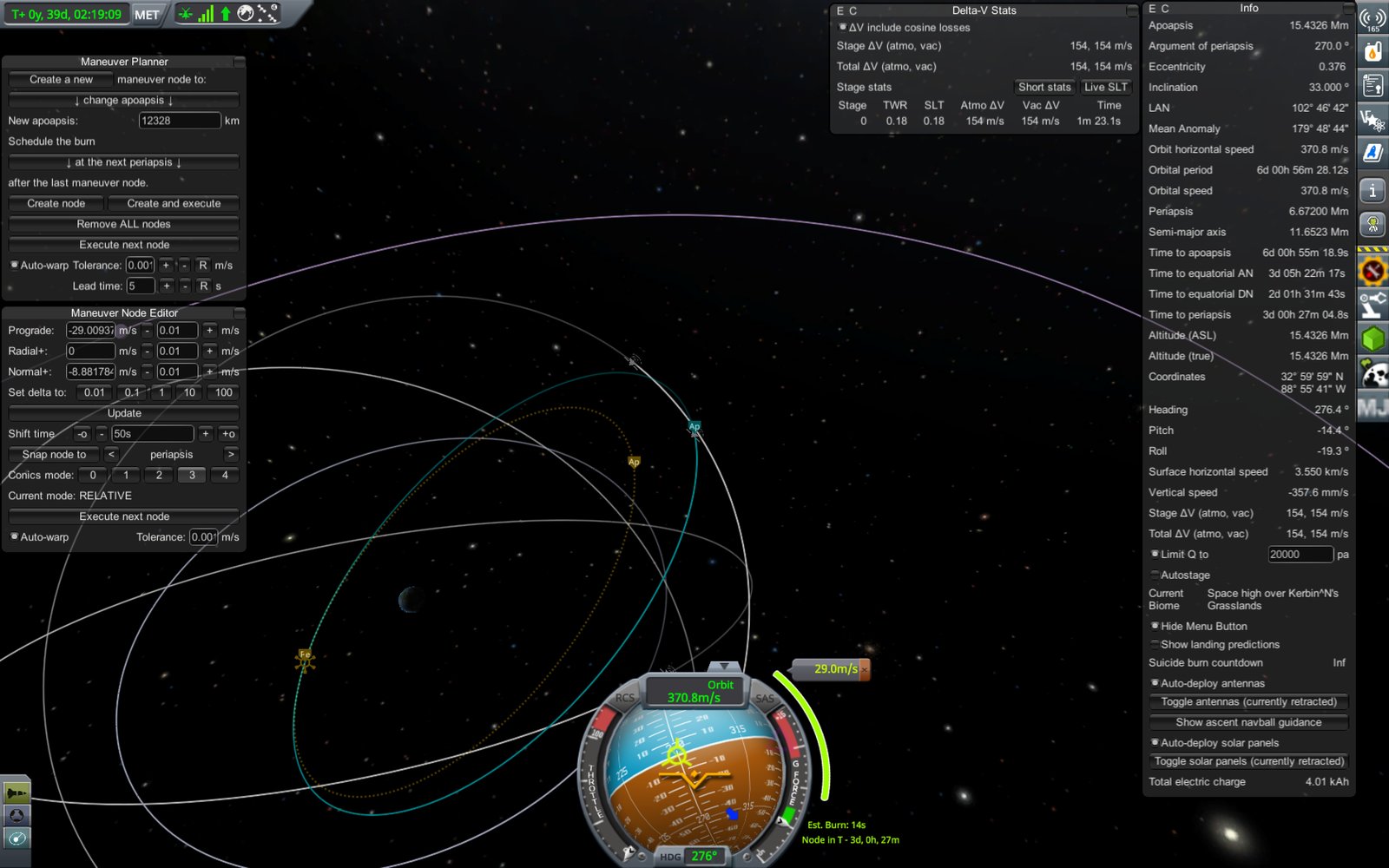The height and width of the screenshot is (868, 1389).
Task: Select conics mode 3
Action: click(192, 475)
